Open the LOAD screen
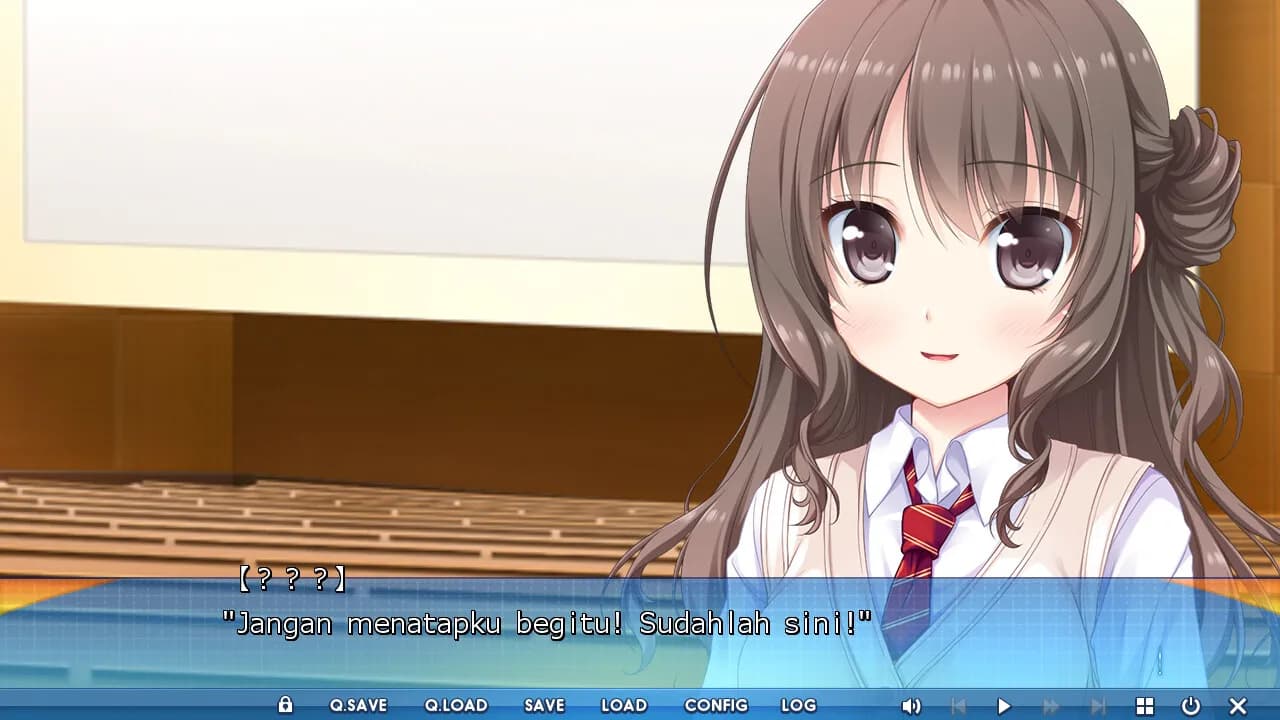1280x720 pixels. 624,705
